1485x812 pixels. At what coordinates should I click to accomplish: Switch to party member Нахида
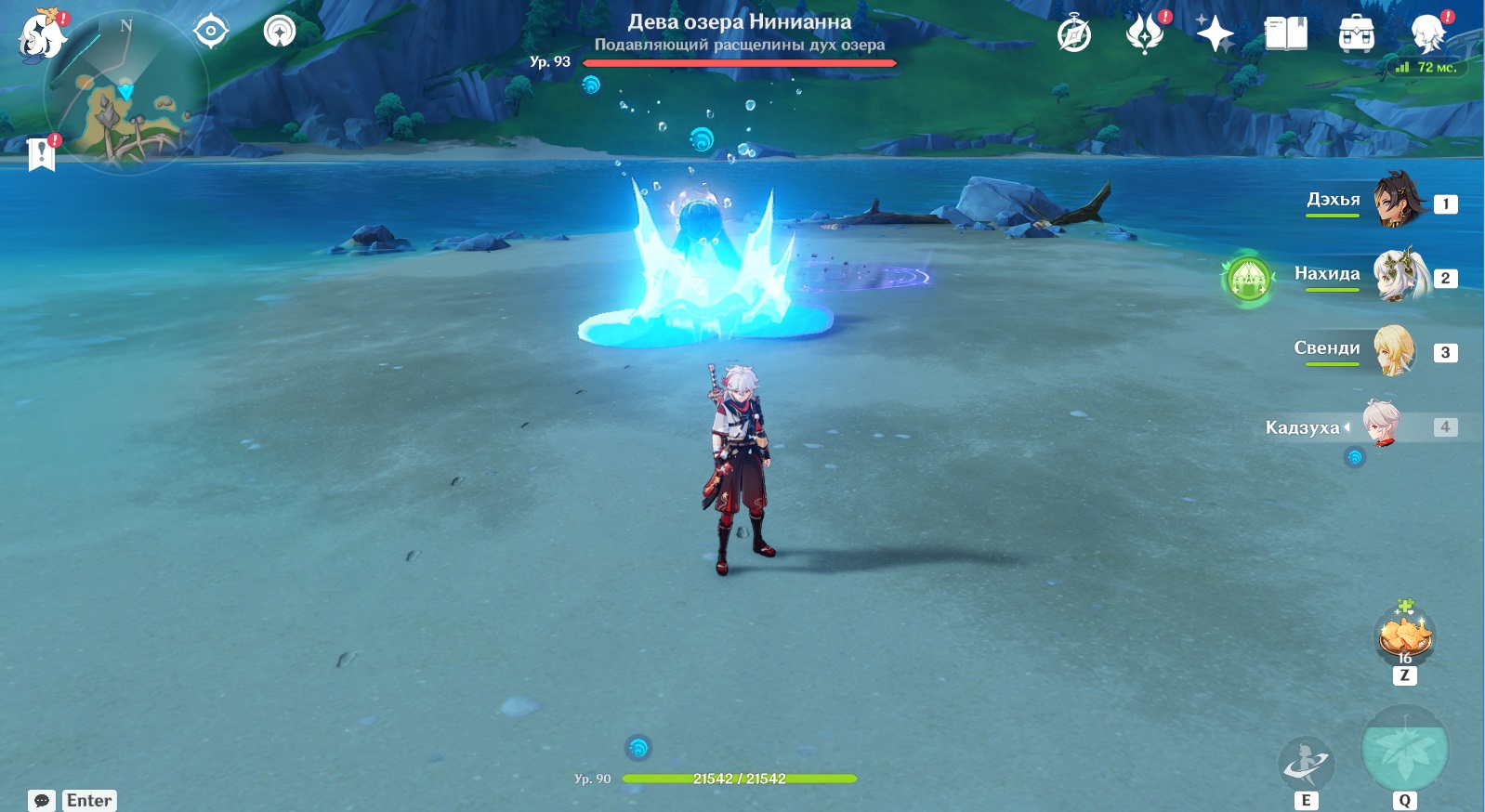tap(1400, 275)
